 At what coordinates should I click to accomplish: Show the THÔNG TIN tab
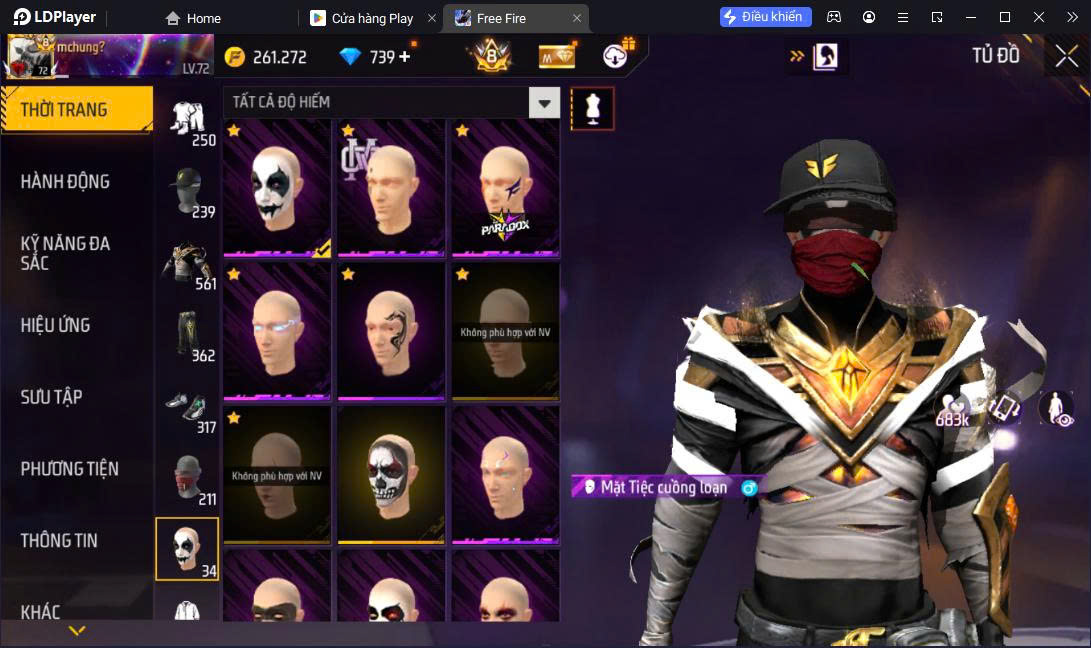tap(59, 541)
